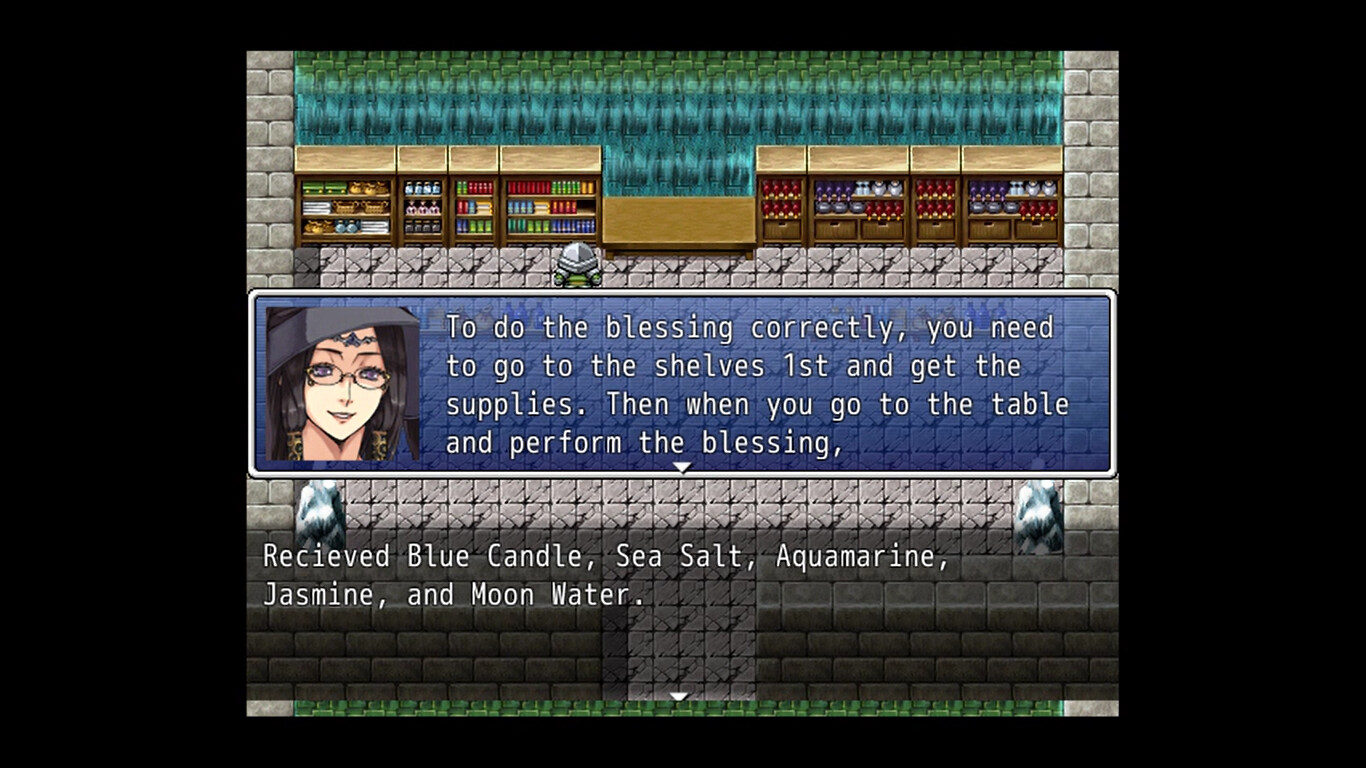The height and width of the screenshot is (768, 1366).
Task: Click the continue arrow below the dialogue text
Action: coord(683,465)
